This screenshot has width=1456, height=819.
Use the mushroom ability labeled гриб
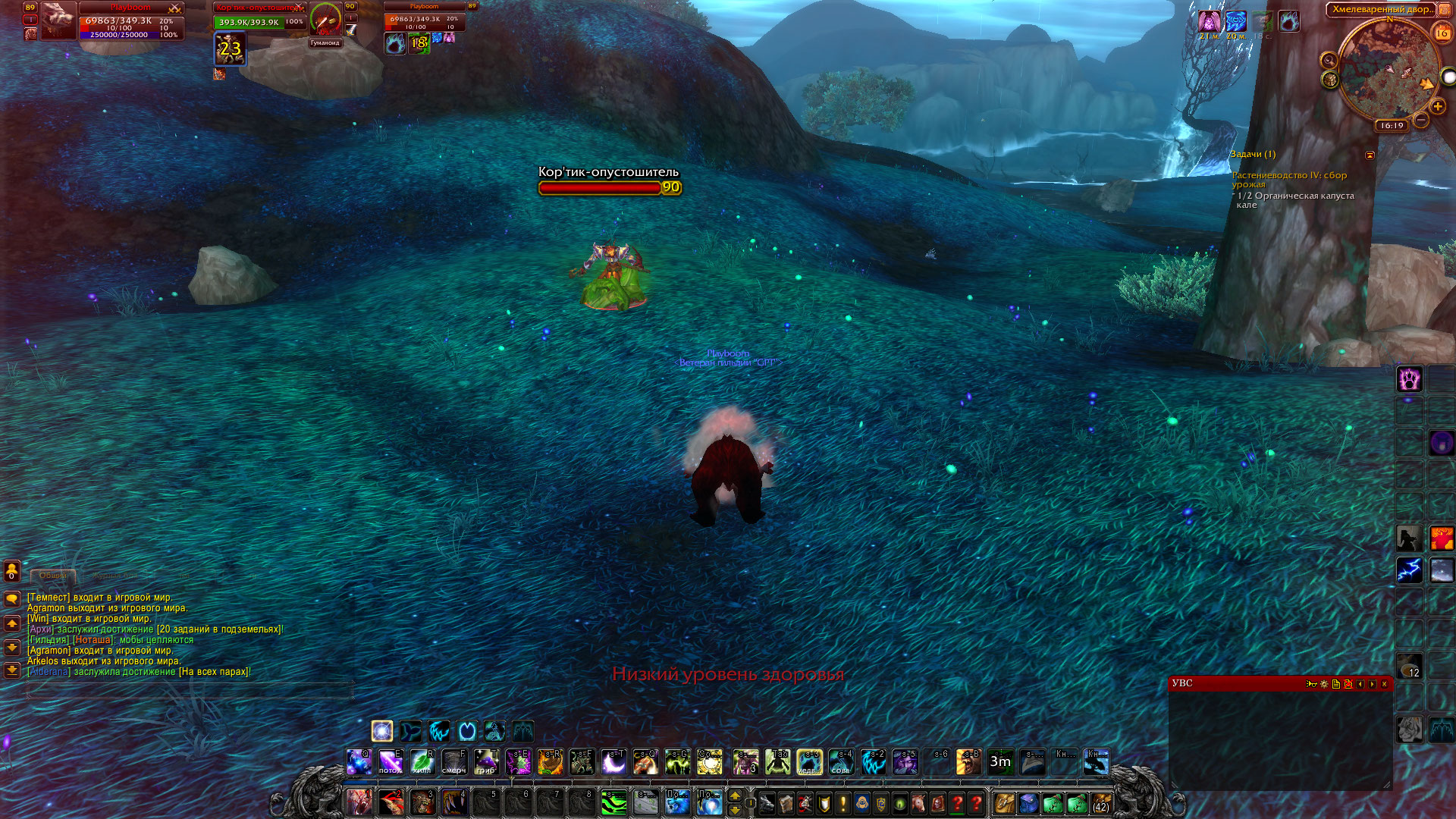click(486, 761)
